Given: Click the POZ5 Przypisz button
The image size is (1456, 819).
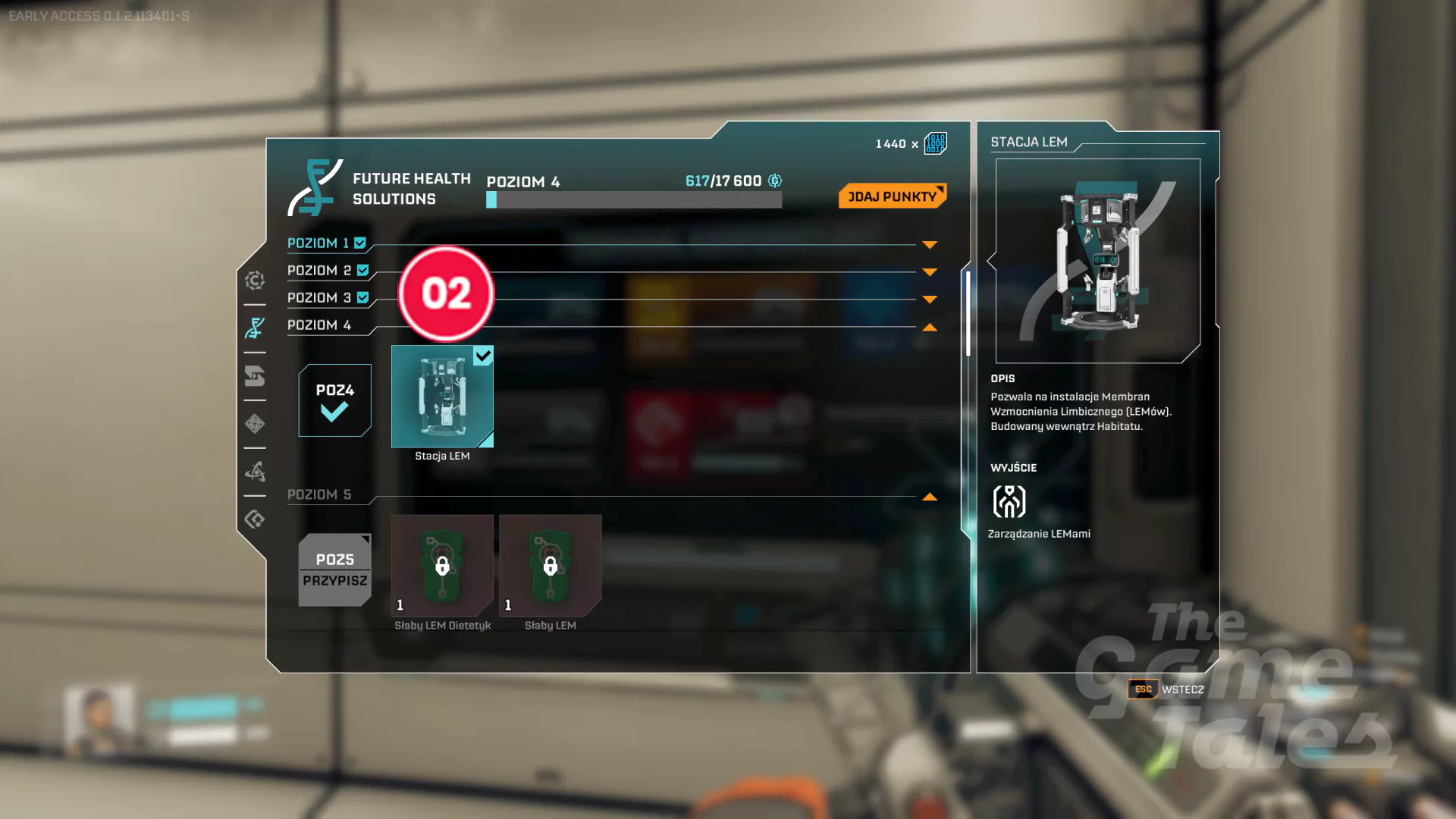Looking at the screenshot, I should (334, 570).
